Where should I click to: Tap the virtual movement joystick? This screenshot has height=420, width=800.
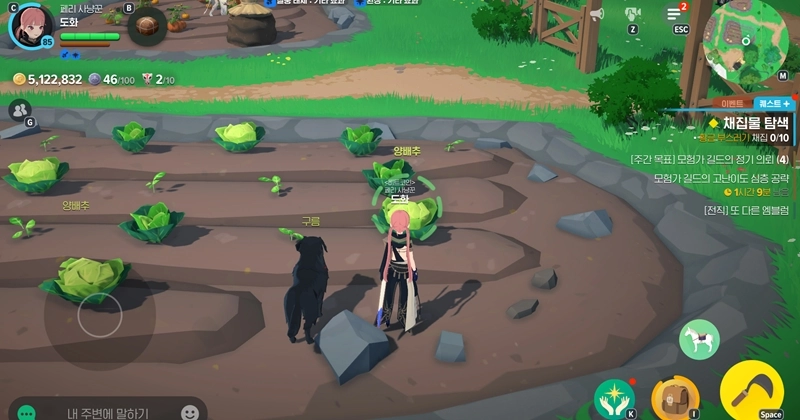point(99,316)
